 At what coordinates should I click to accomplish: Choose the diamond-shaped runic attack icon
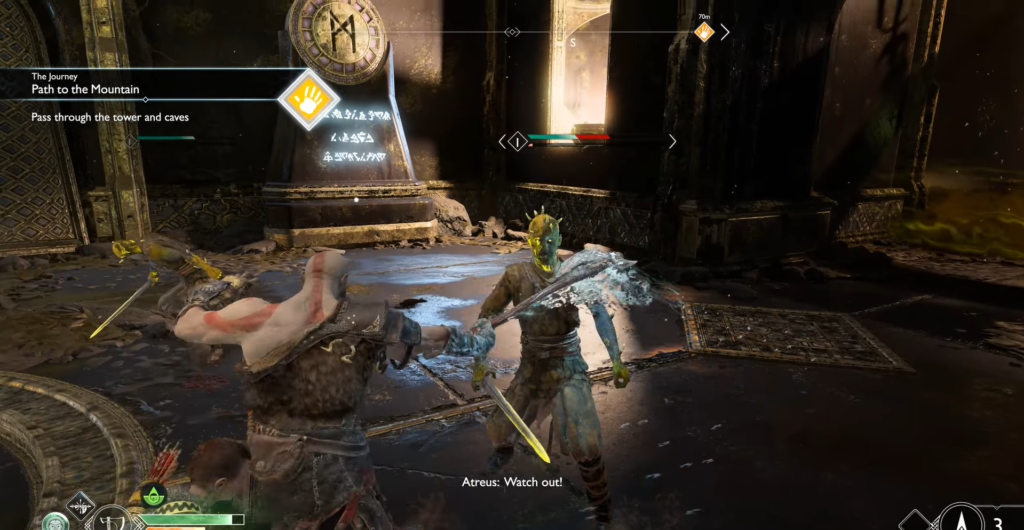80,505
